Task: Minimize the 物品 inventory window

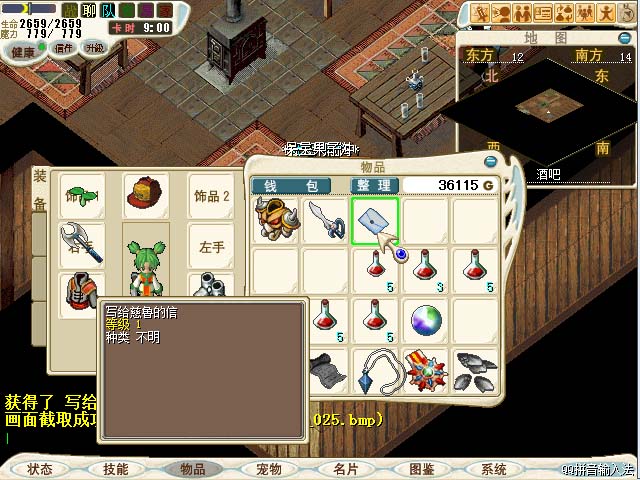Action: [x=491, y=161]
